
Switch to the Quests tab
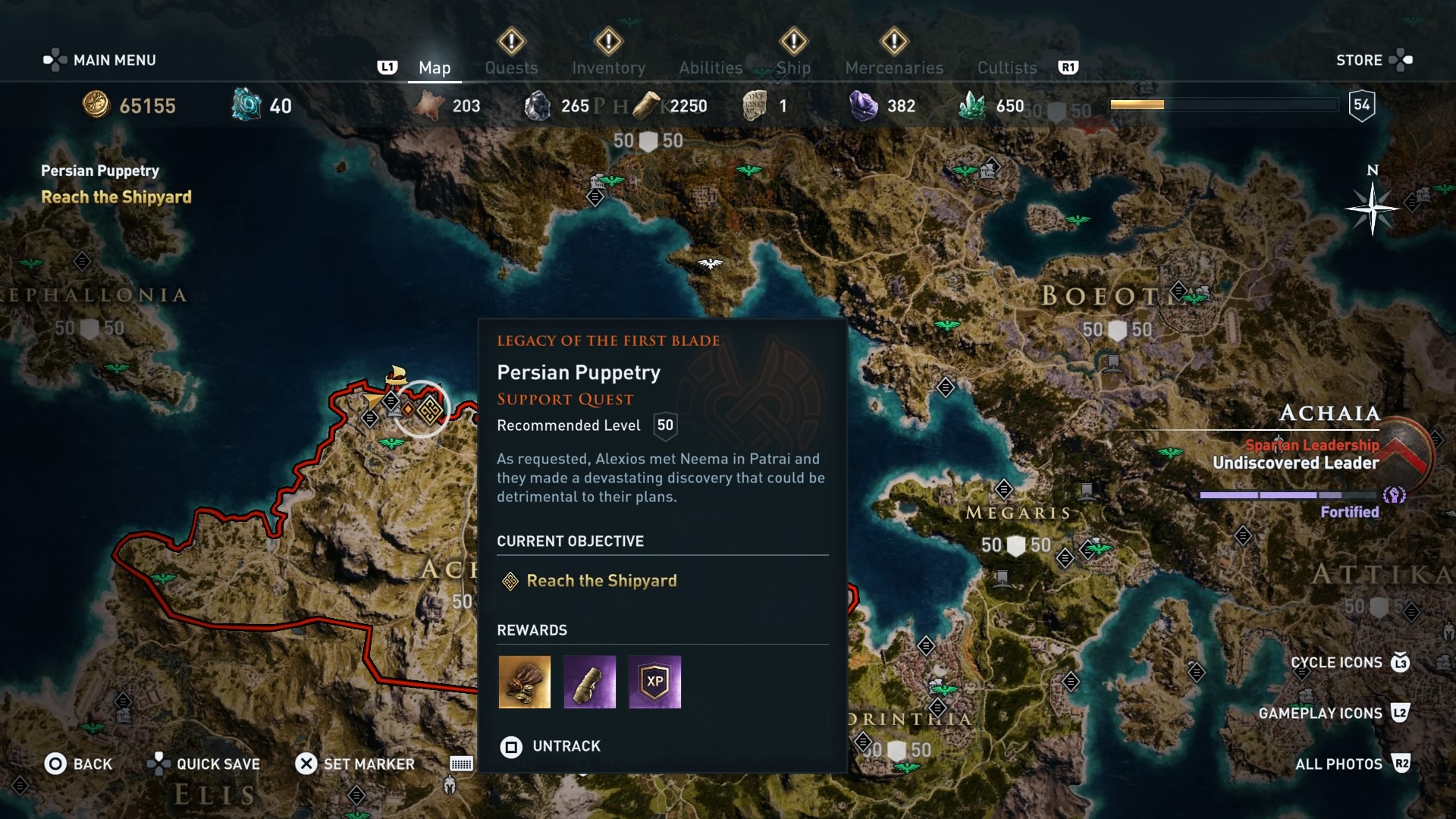511,67
